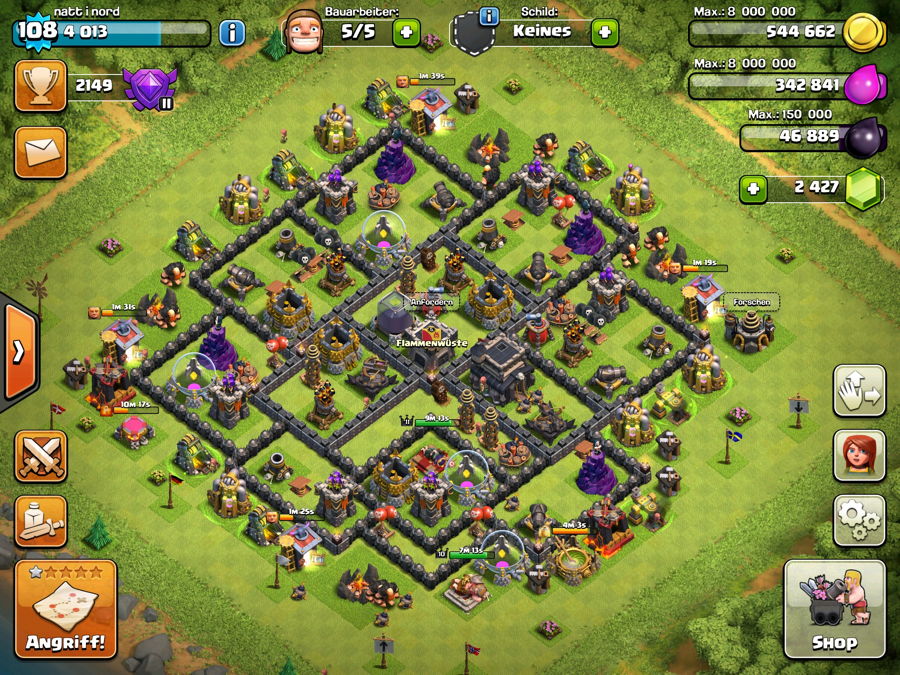
Task: Buy a shield using the plus button
Action: [604, 32]
